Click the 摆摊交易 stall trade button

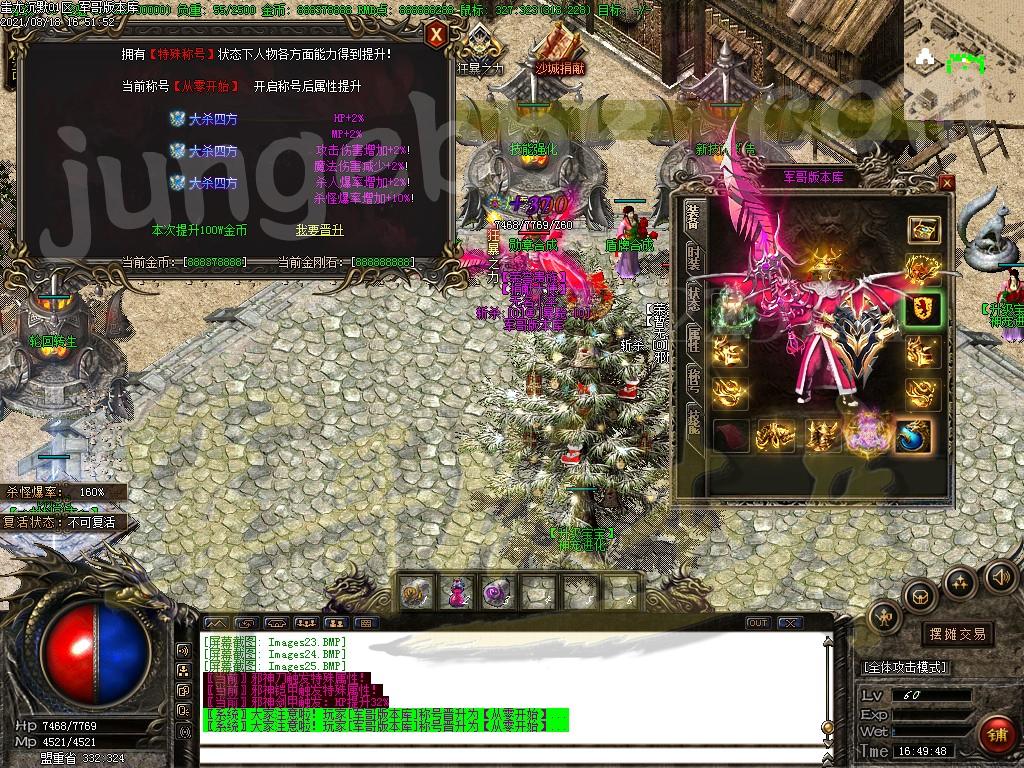(957, 633)
